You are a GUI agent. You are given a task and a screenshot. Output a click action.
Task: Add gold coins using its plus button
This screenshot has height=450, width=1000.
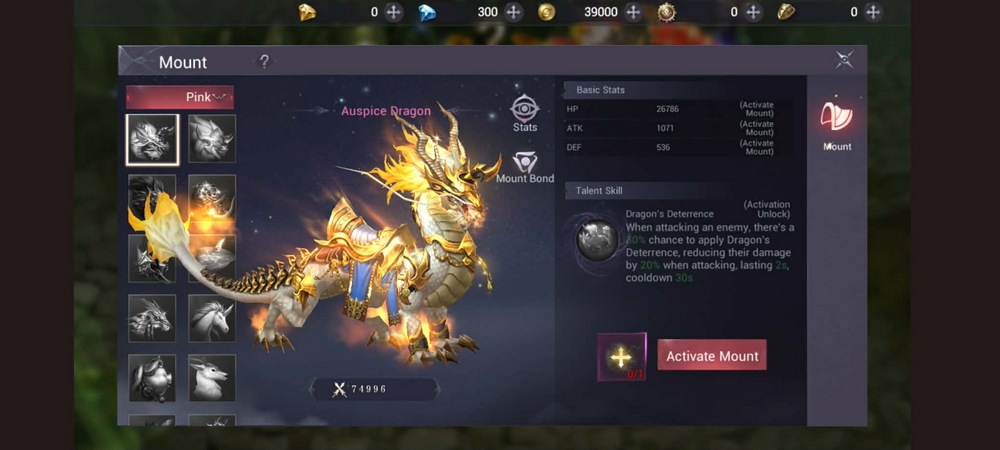pyautogui.click(x=633, y=12)
